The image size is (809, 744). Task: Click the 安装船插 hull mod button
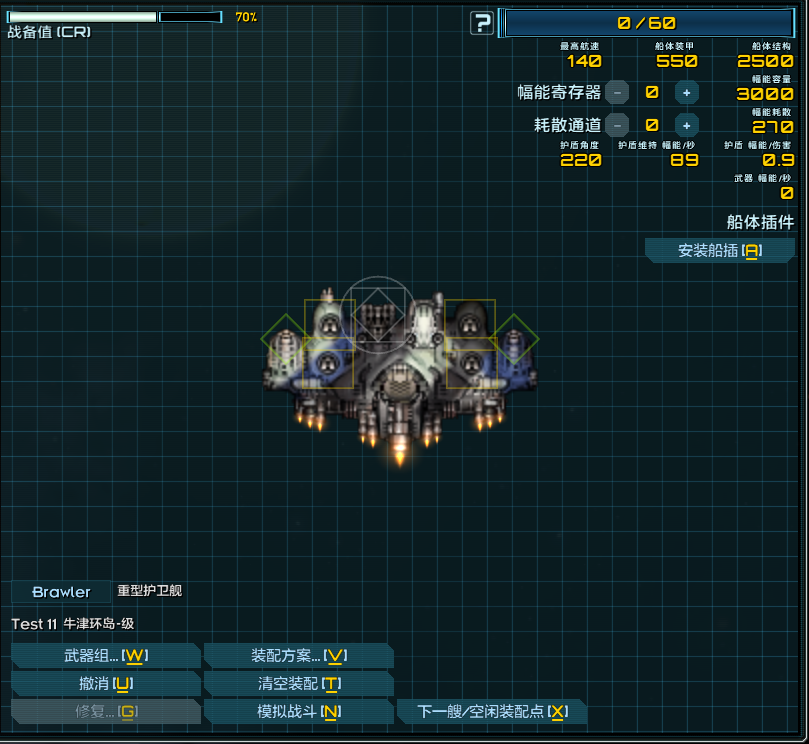point(719,251)
